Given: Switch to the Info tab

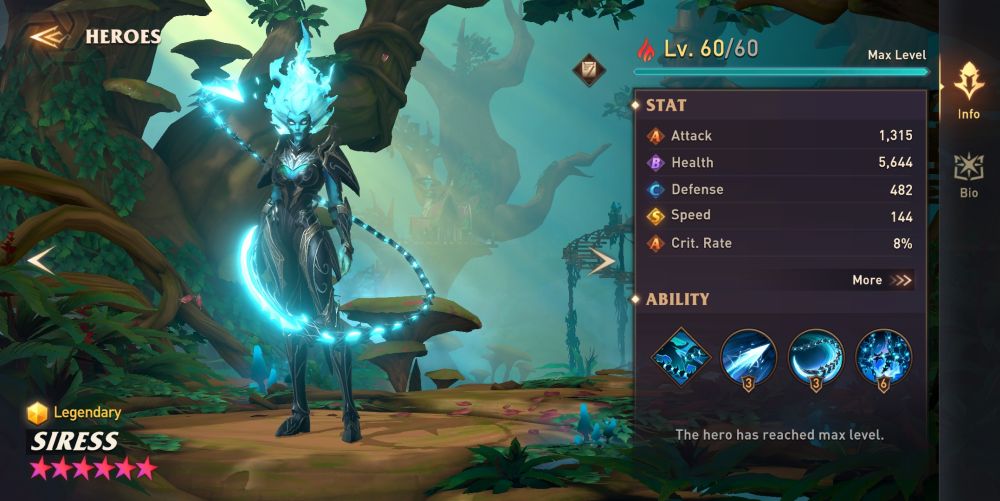Looking at the screenshot, I should [x=968, y=91].
